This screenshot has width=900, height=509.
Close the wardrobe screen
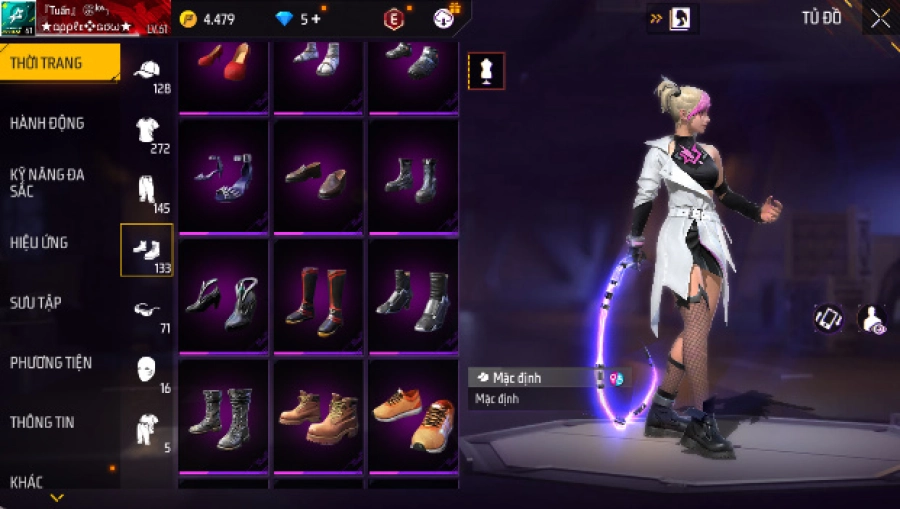880,18
